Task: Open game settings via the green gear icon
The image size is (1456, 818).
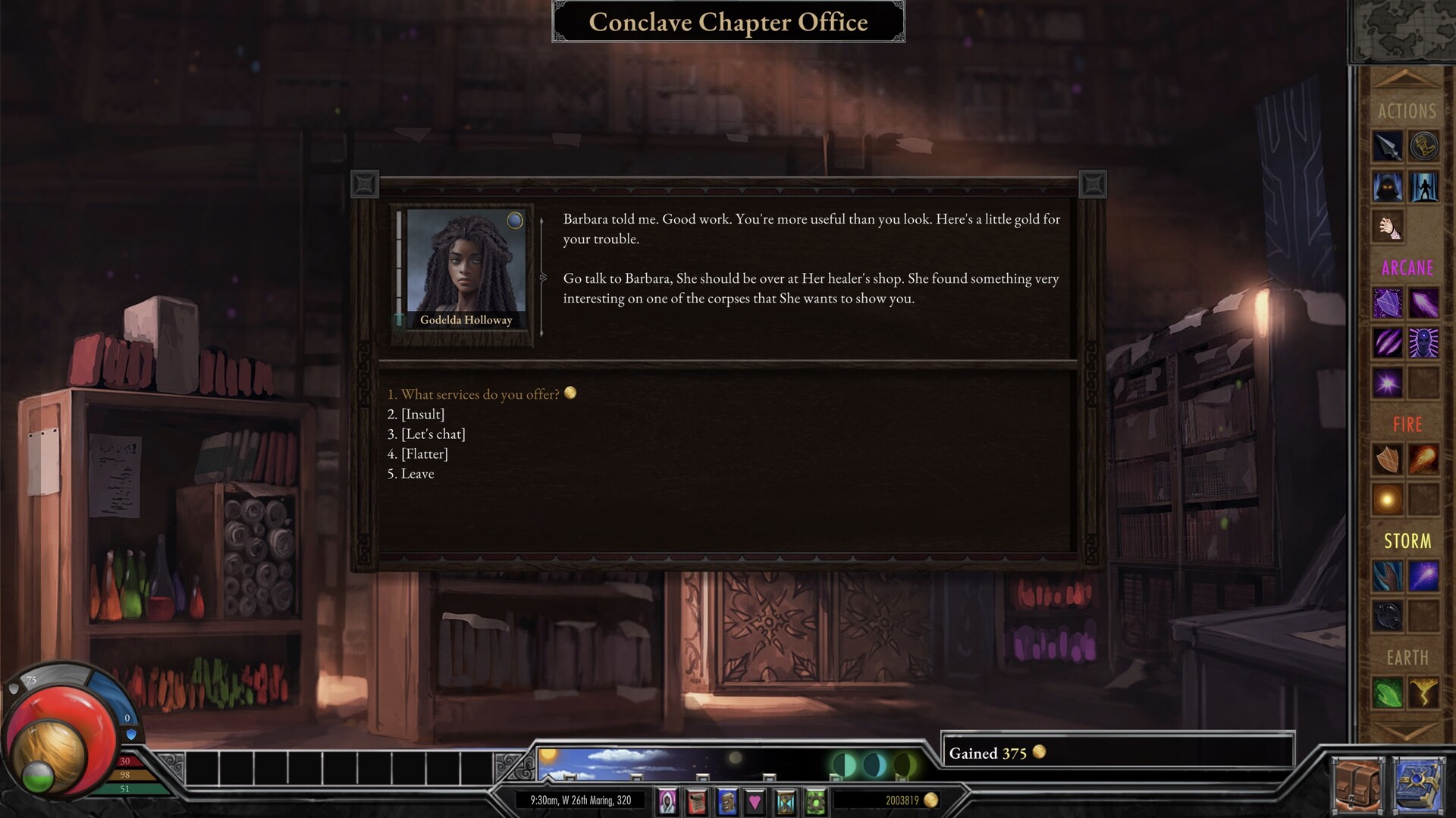Action: (x=814, y=801)
